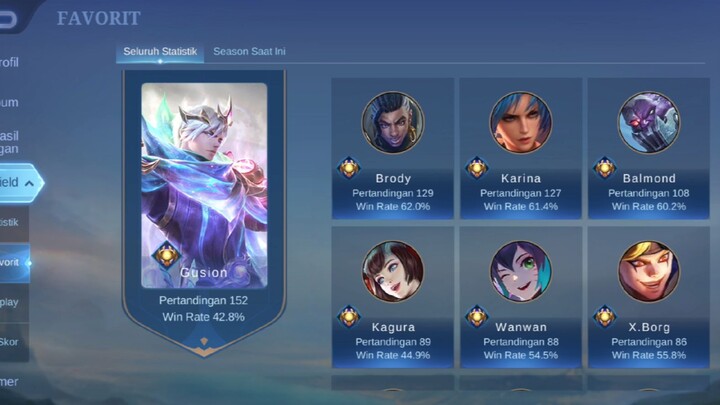Go back using the top-left arrow
The image size is (720, 405).
(x=15, y=14)
